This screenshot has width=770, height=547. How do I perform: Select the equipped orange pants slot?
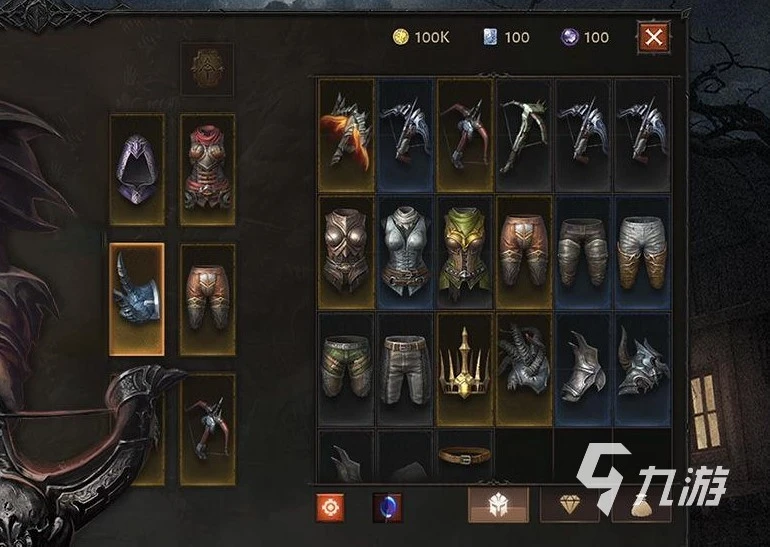point(207,298)
